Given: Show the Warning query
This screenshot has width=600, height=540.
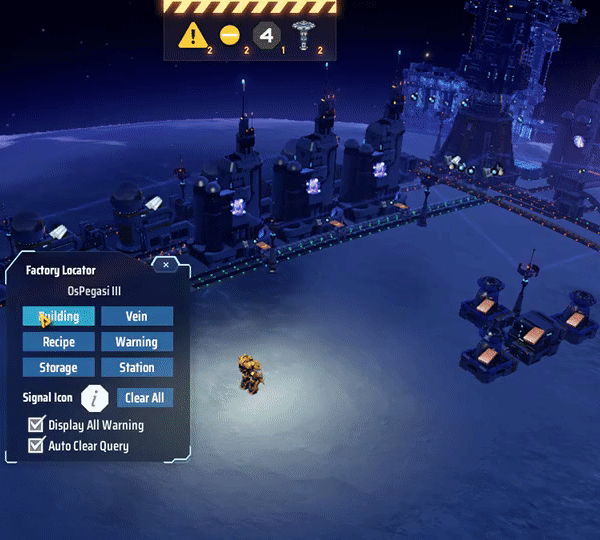Looking at the screenshot, I should (137, 342).
